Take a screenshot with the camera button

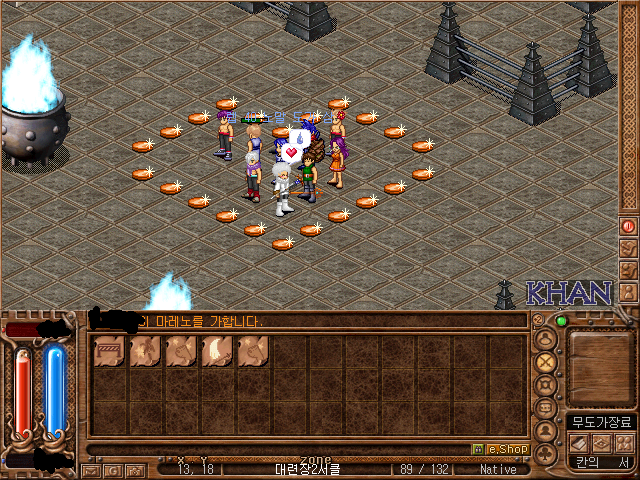[133, 469]
